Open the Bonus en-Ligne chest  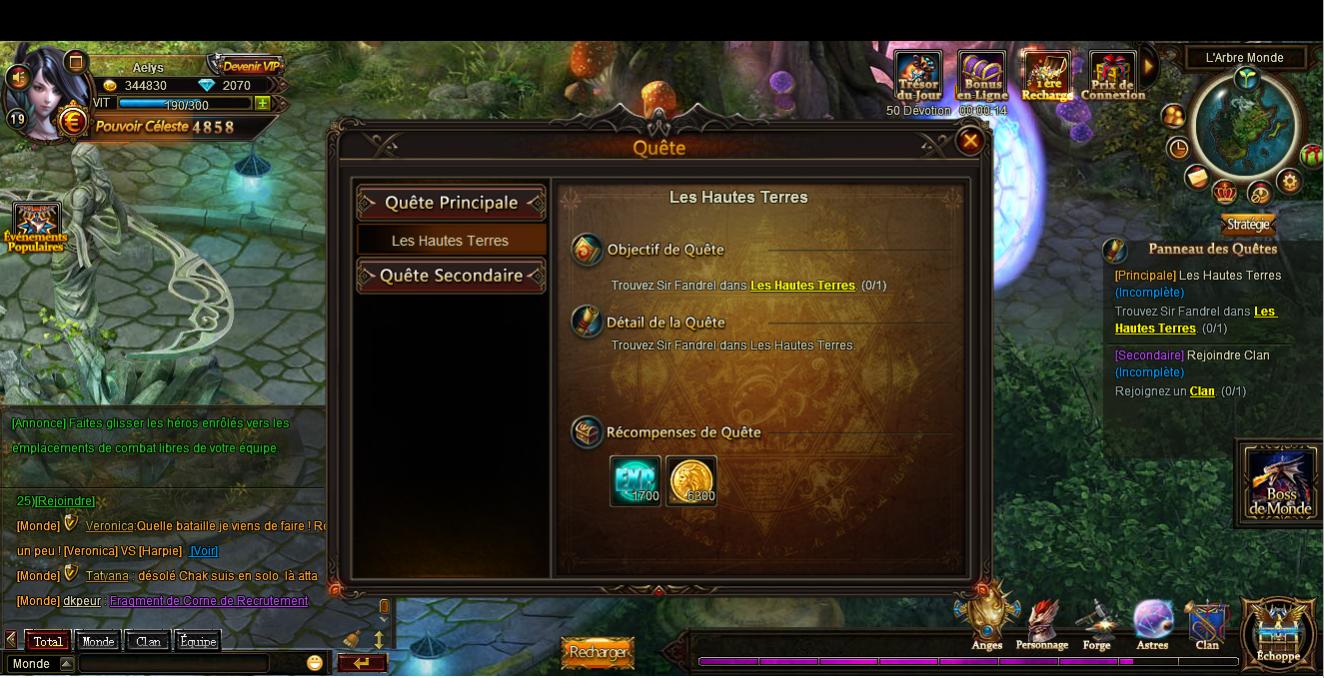point(982,77)
